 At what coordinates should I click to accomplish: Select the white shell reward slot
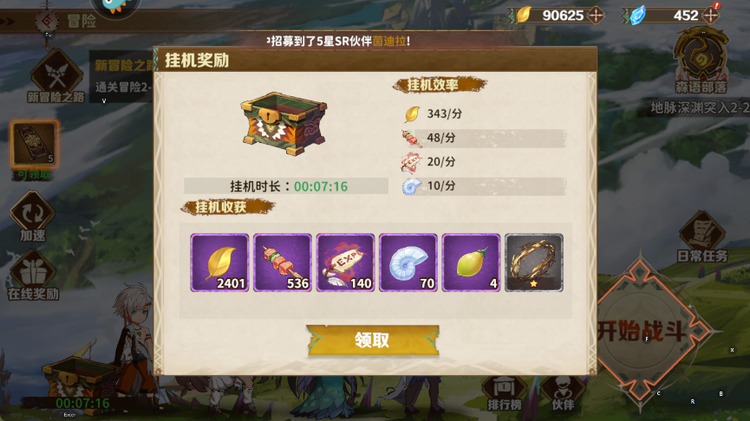[x=408, y=263]
